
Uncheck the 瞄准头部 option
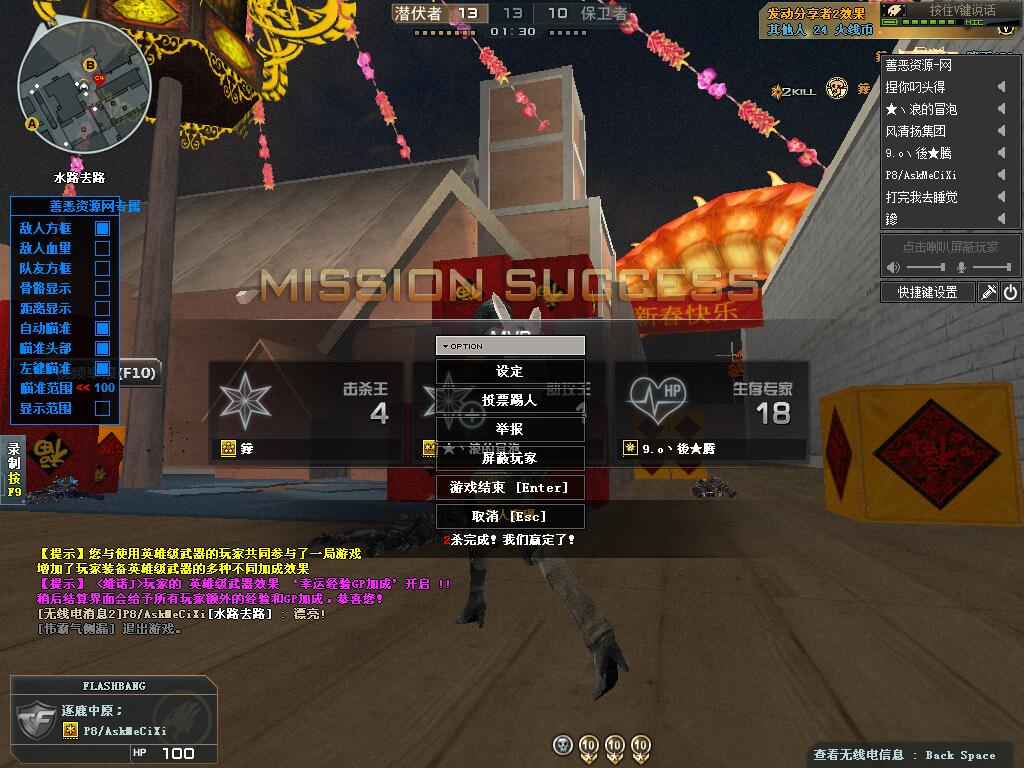[x=102, y=348]
